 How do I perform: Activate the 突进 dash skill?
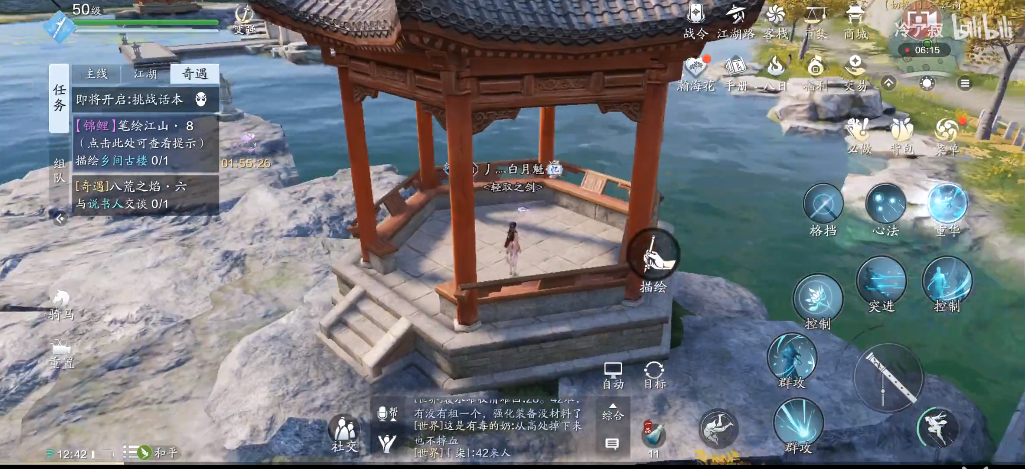click(x=881, y=284)
